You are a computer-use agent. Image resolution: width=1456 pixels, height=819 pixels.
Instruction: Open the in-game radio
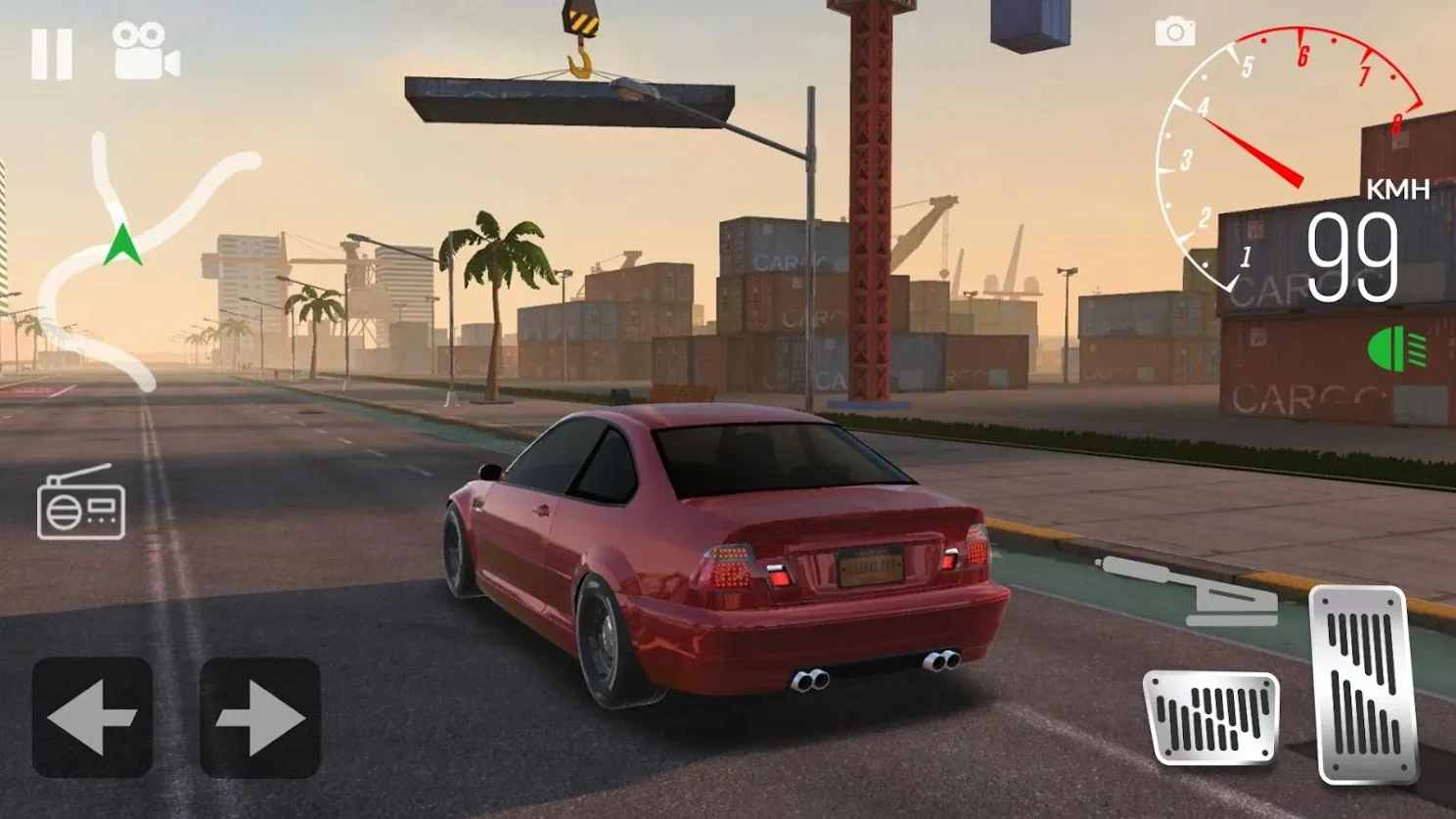[x=82, y=508]
